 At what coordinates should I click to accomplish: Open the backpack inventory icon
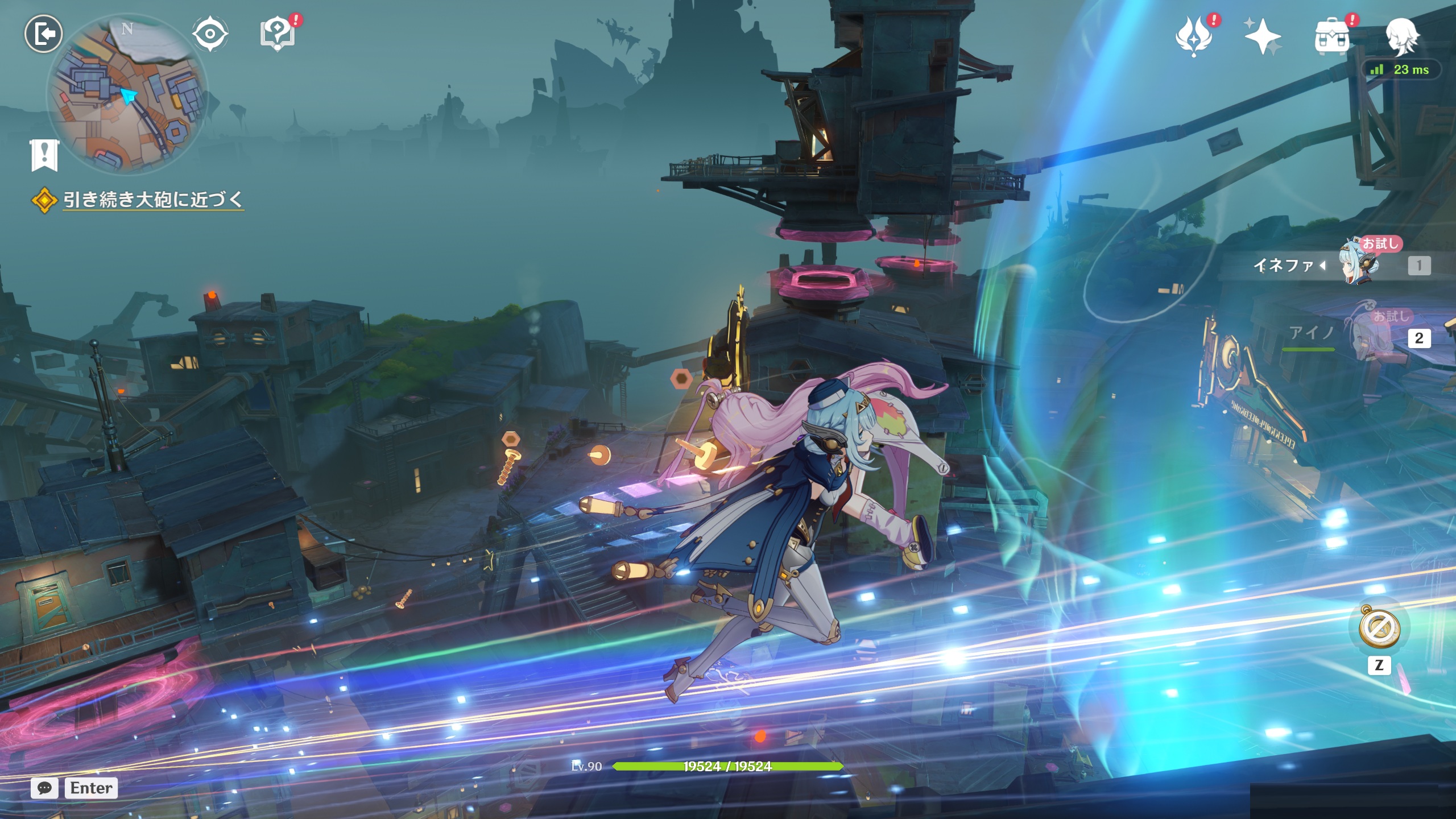[x=1332, y=38]
